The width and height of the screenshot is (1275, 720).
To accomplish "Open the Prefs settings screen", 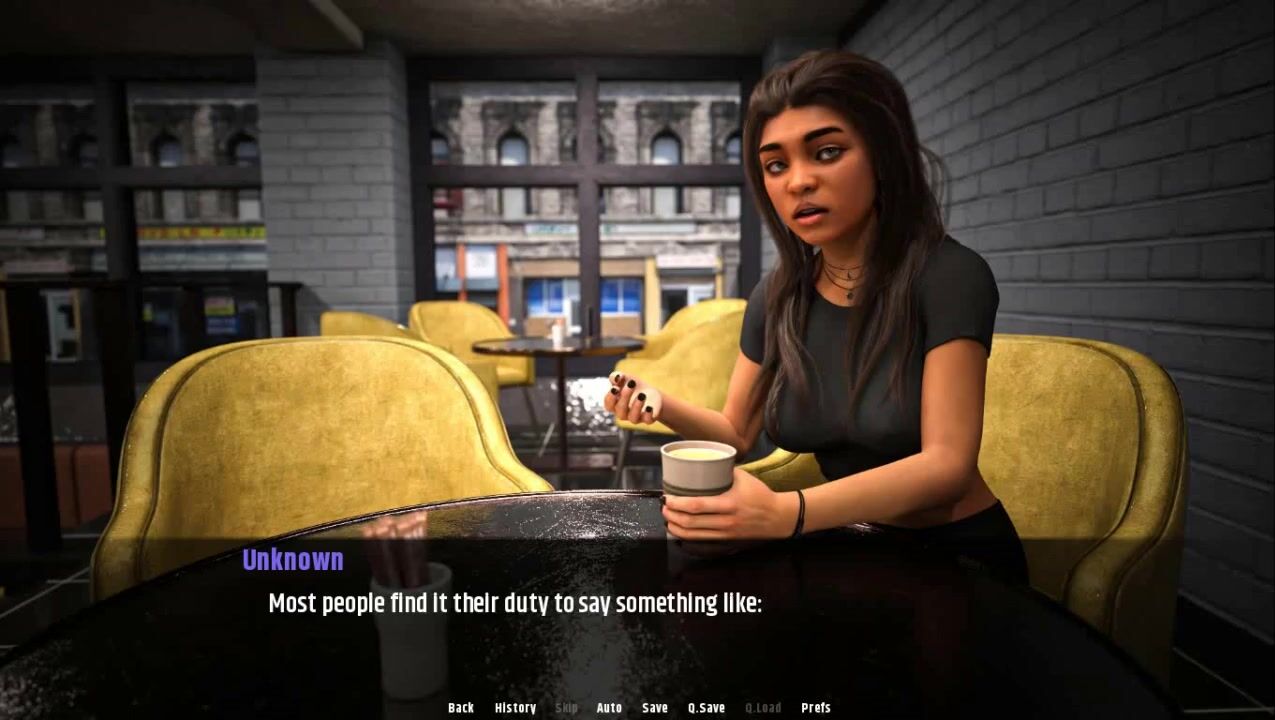I will [816, 708].
